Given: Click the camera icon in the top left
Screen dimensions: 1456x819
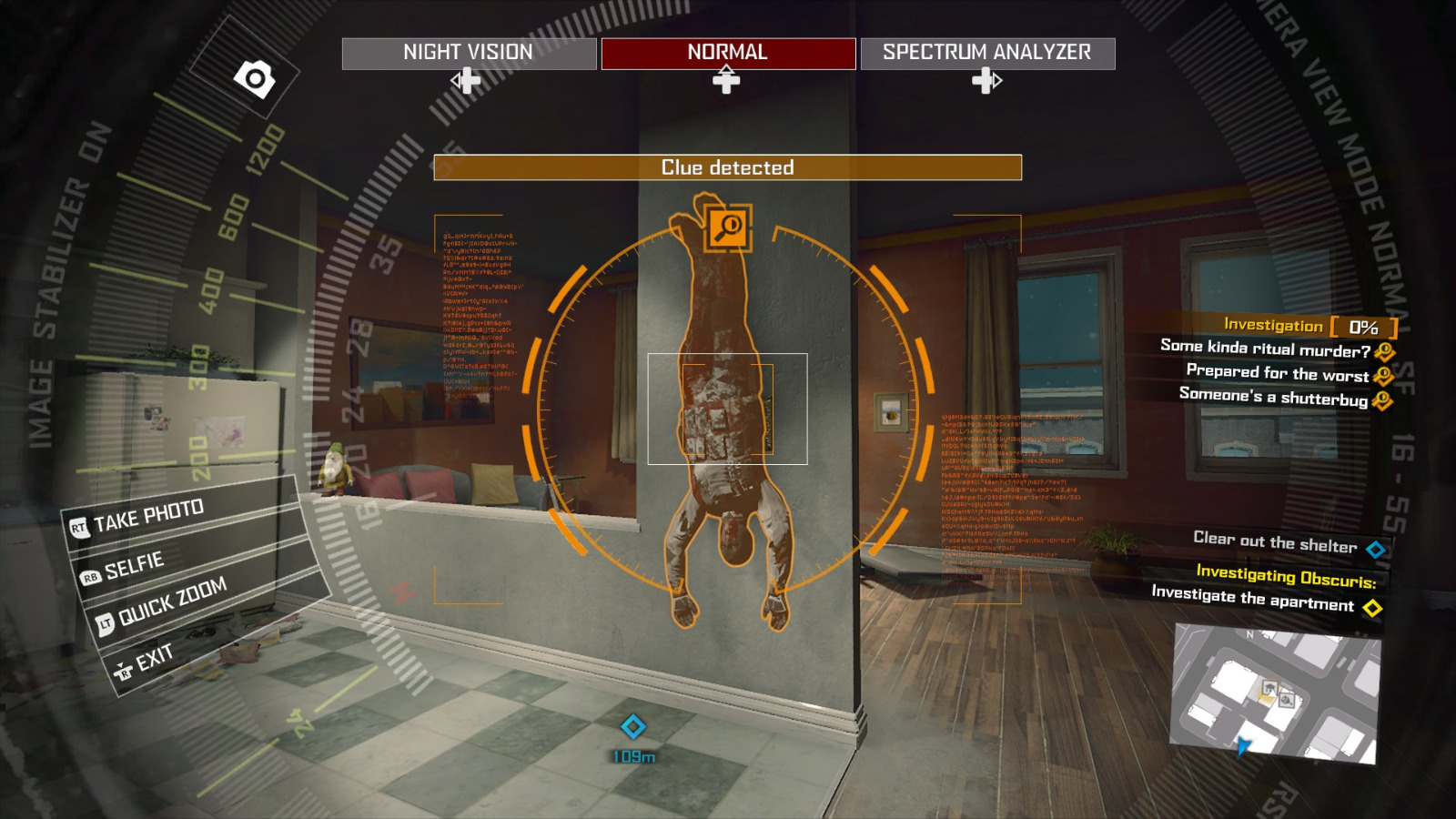Looking at the screenshot, I should pyautogui.click(x=256, y=78).
